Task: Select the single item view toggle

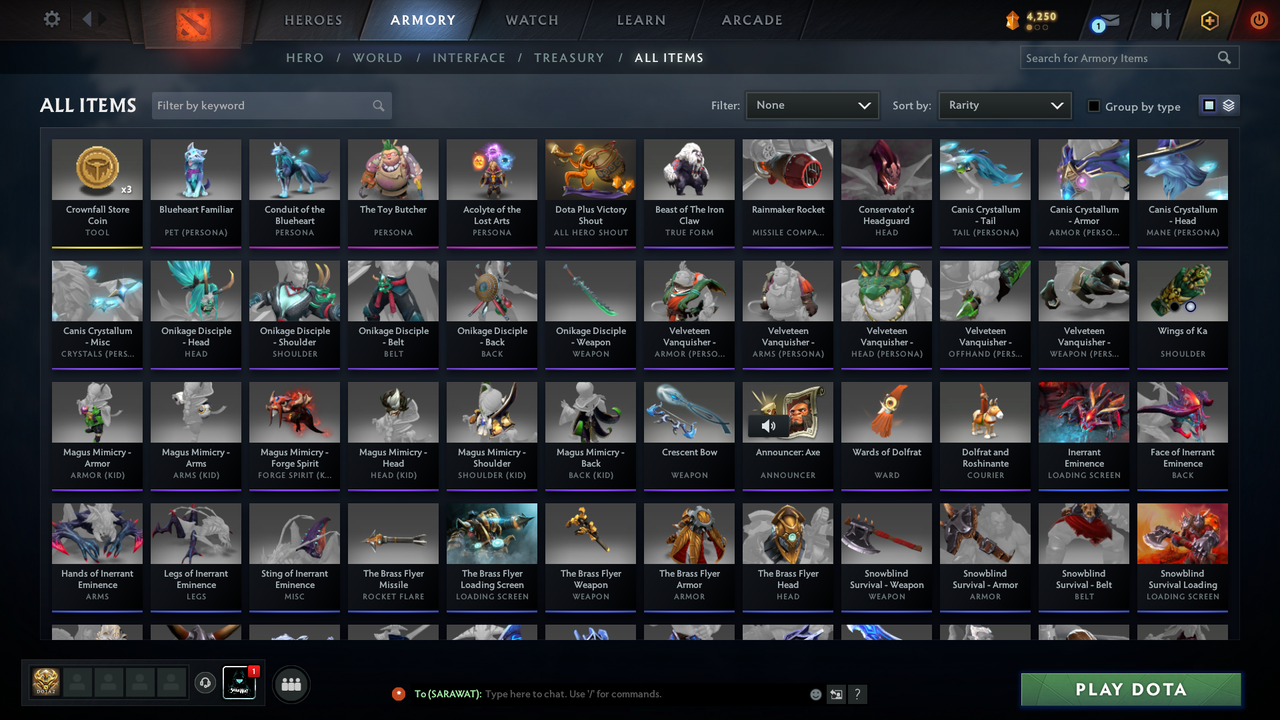Action: [1210, 105]
